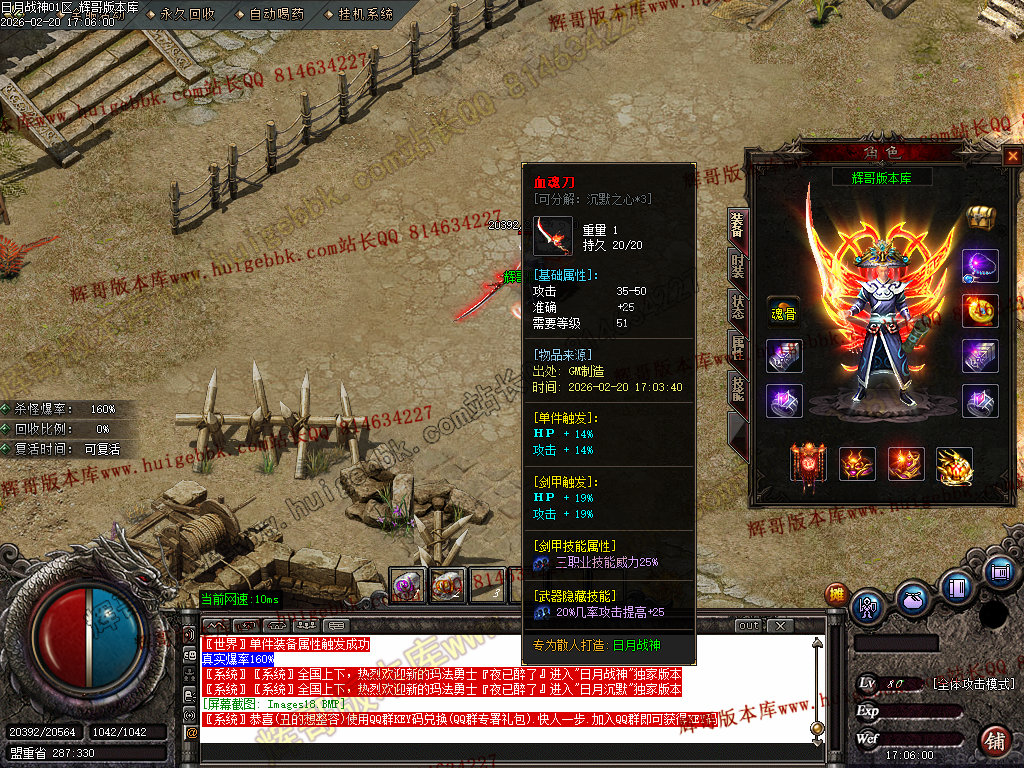Viewport: 1024px width, 768px height.
Task: Click the golden treasure chest icon
Action: 979,217
